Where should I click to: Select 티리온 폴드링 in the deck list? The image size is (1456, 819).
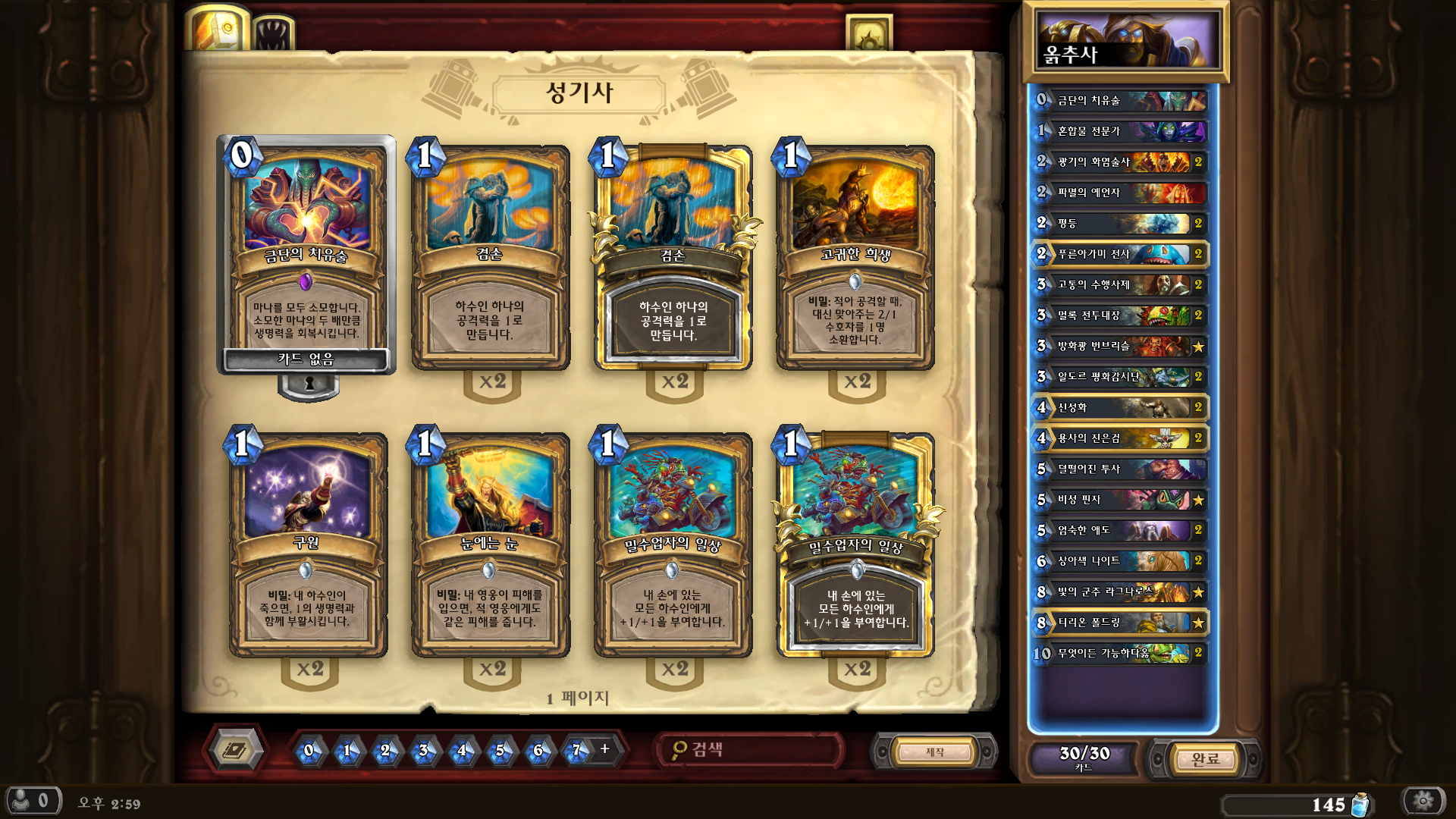tap(1119, 623)
